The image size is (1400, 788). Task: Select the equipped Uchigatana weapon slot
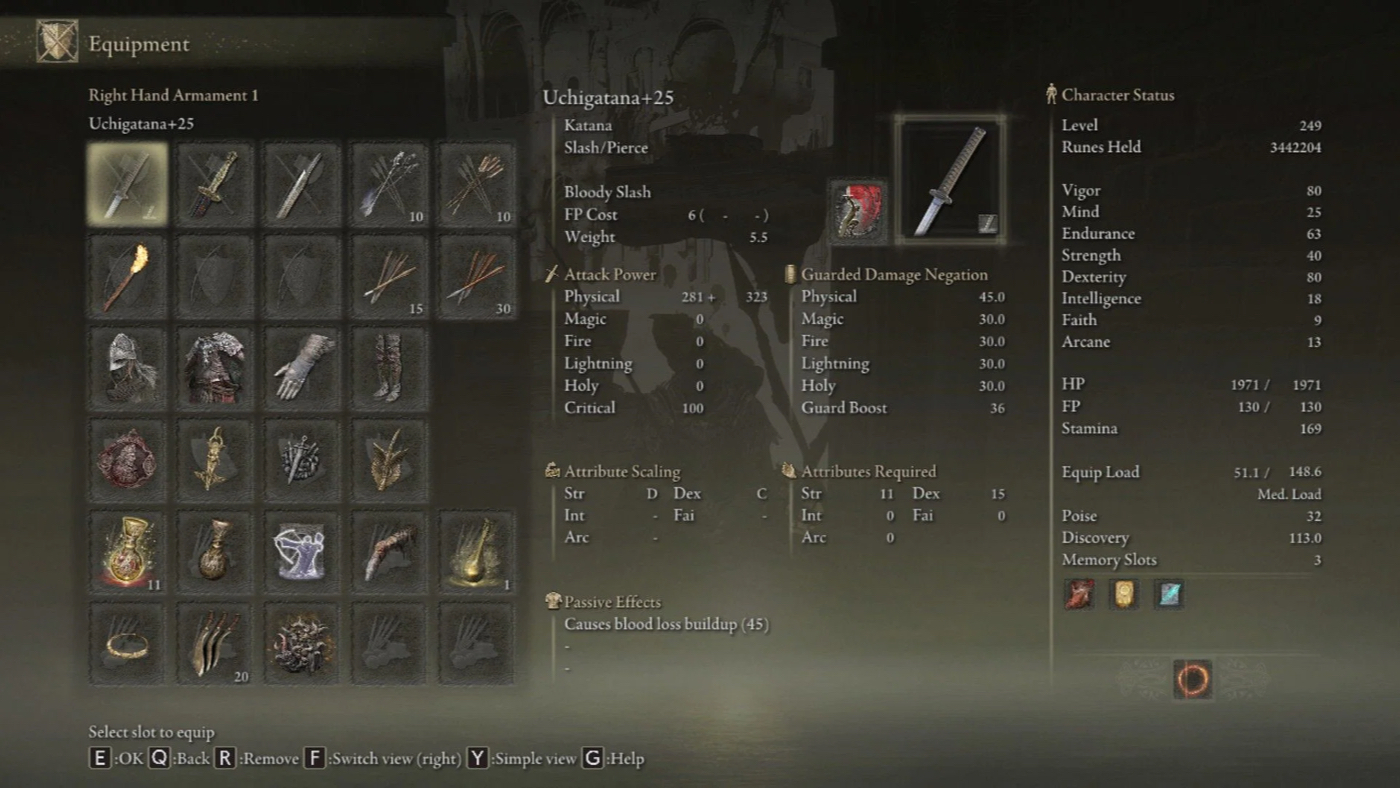[127, 183]
